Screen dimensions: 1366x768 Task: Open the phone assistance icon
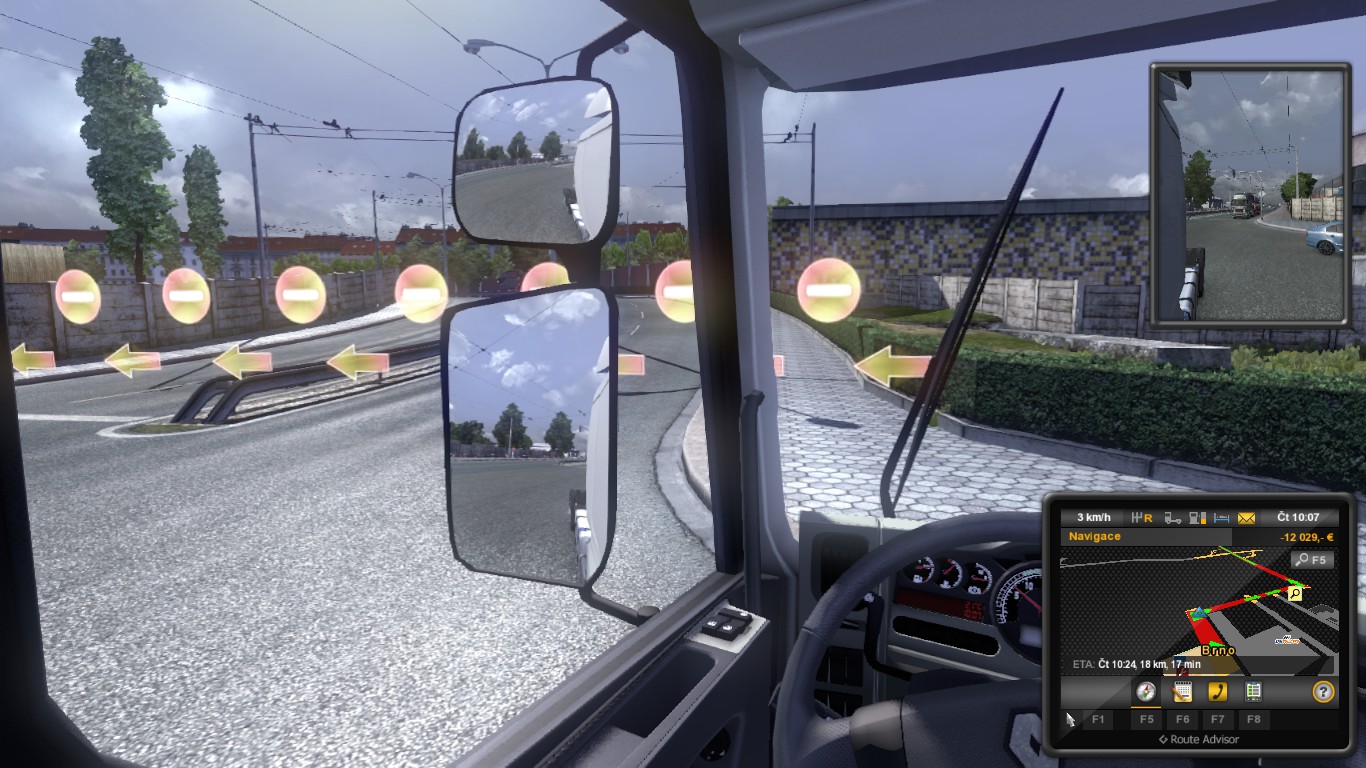[x=1217, y=691]
